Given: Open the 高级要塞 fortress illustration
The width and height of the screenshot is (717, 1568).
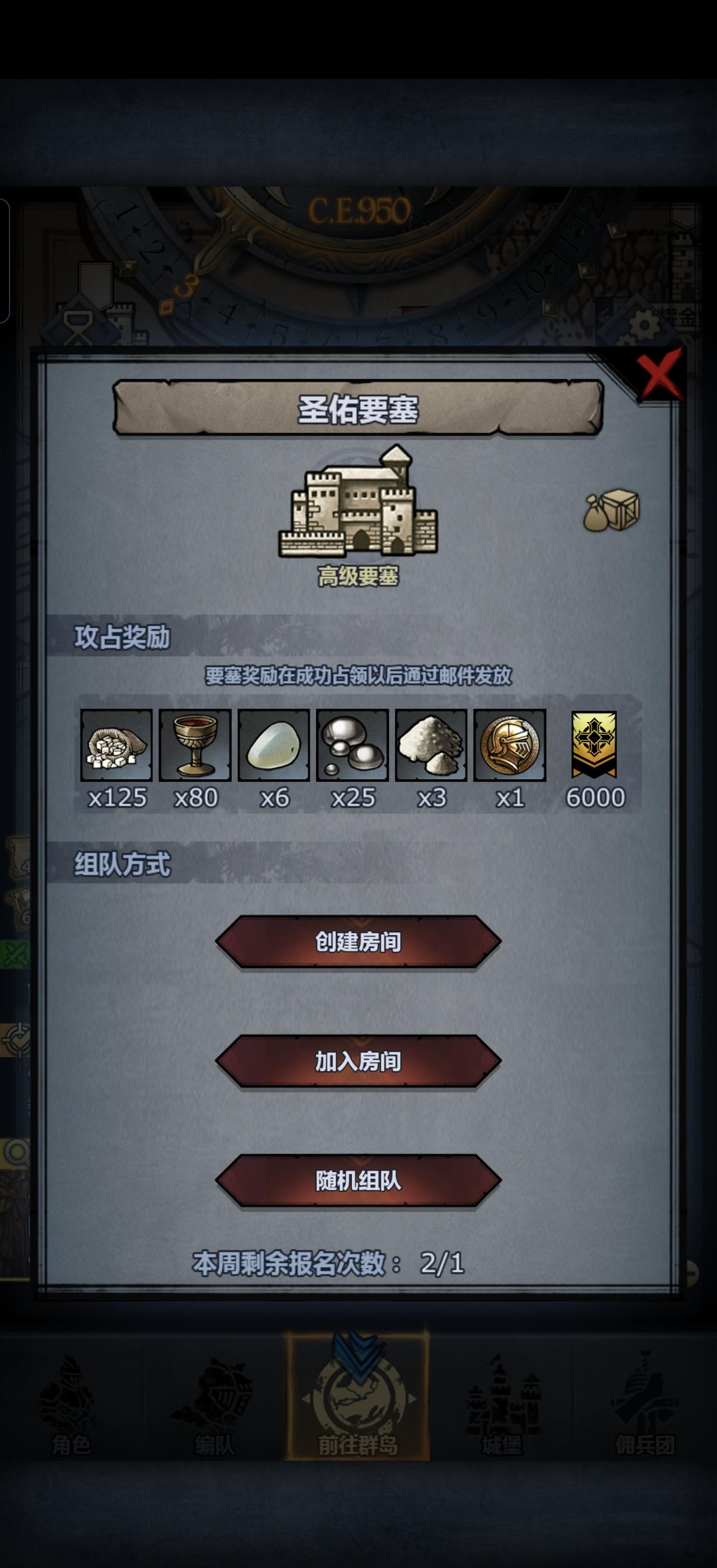Looking at the screenshot, I should pyautogui.click(x=359, y=514).
